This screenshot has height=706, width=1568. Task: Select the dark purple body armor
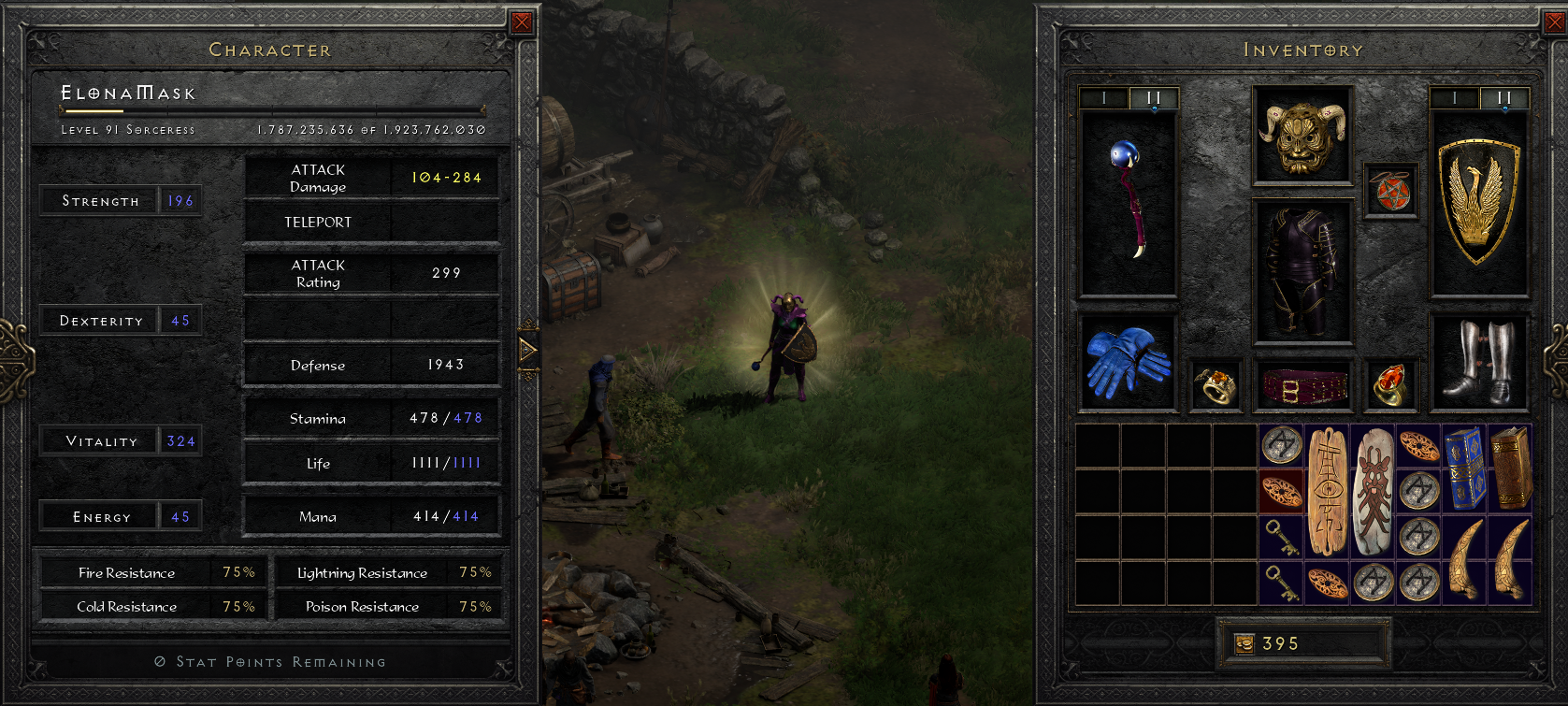(1302, 271)
